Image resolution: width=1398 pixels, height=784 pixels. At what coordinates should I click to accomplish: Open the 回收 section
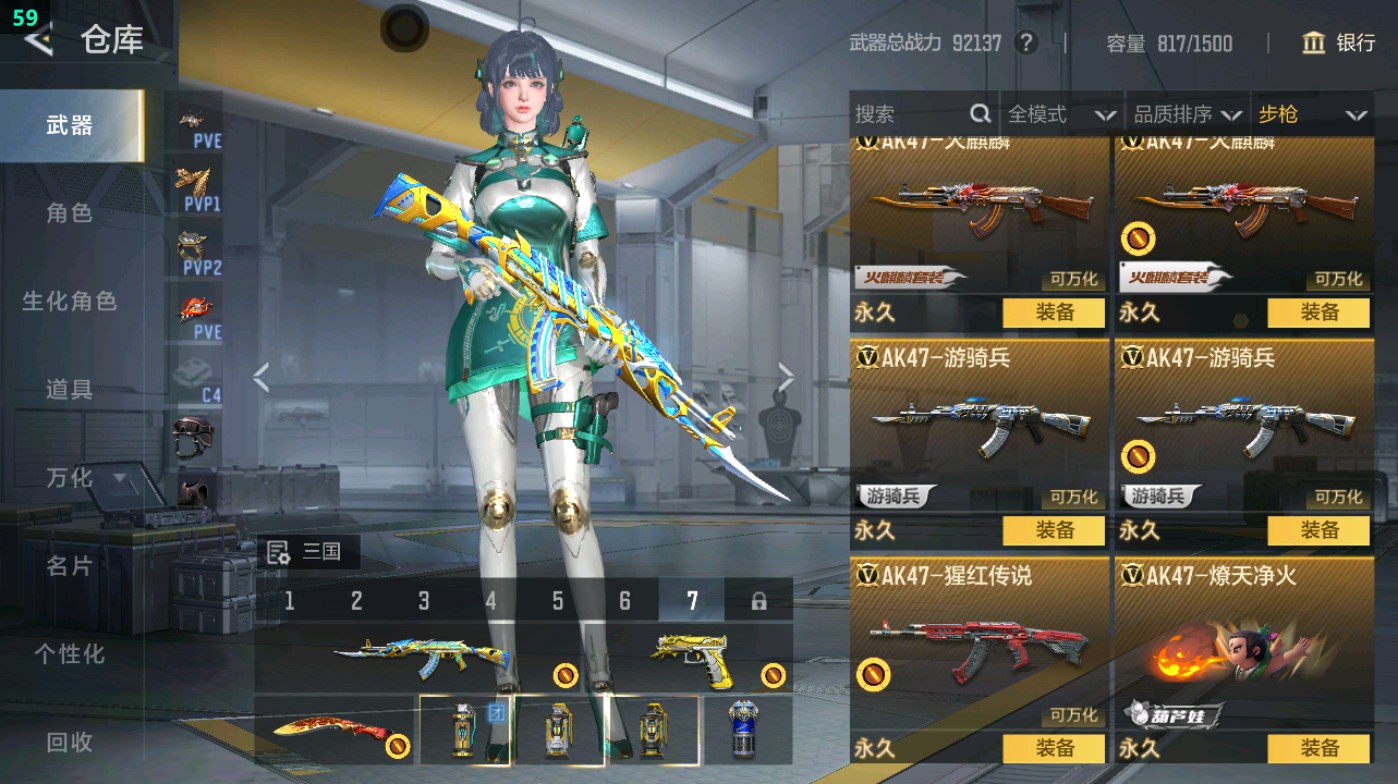point(69,742)
